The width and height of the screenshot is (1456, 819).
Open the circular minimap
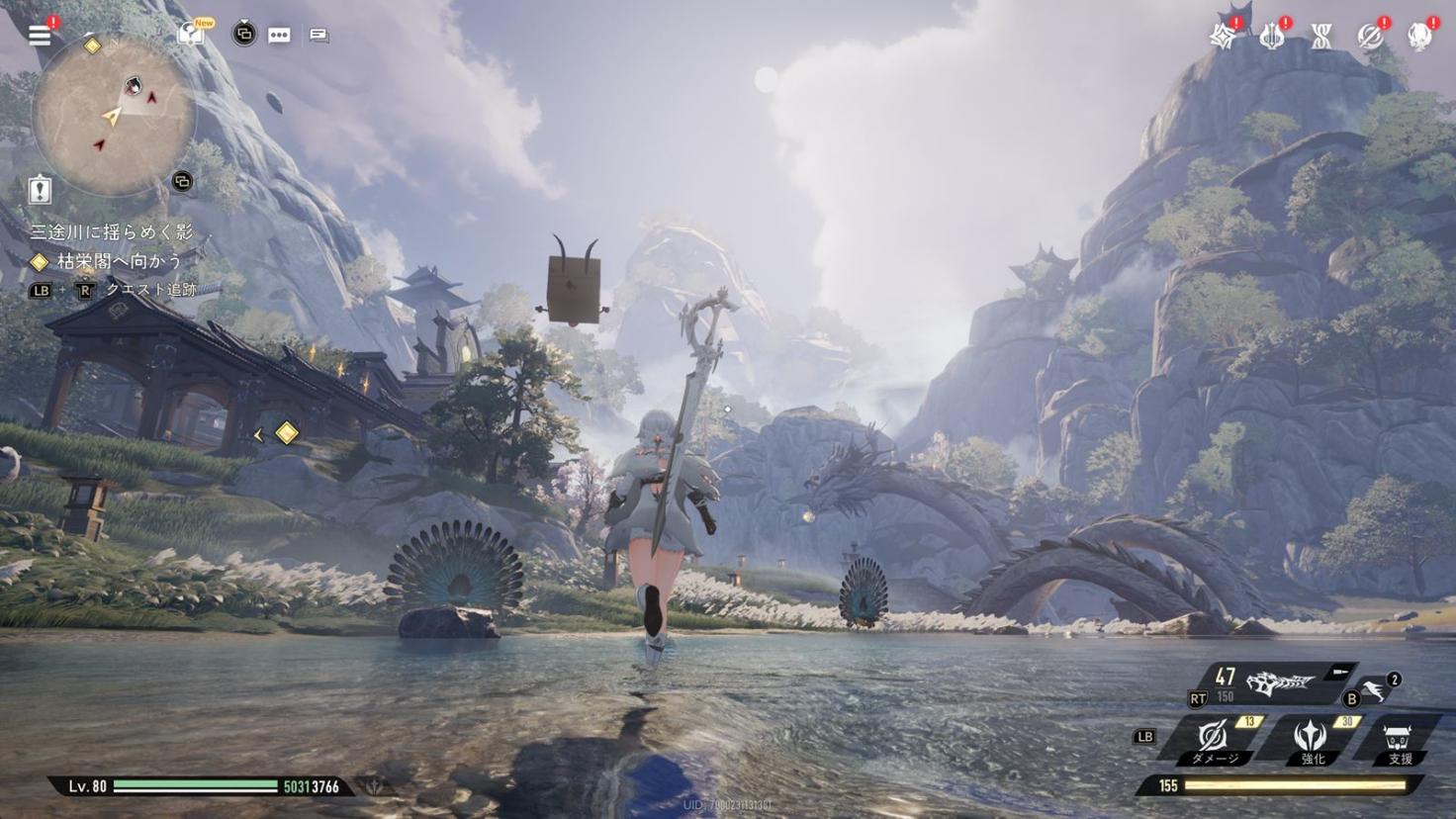pos(113,113)
